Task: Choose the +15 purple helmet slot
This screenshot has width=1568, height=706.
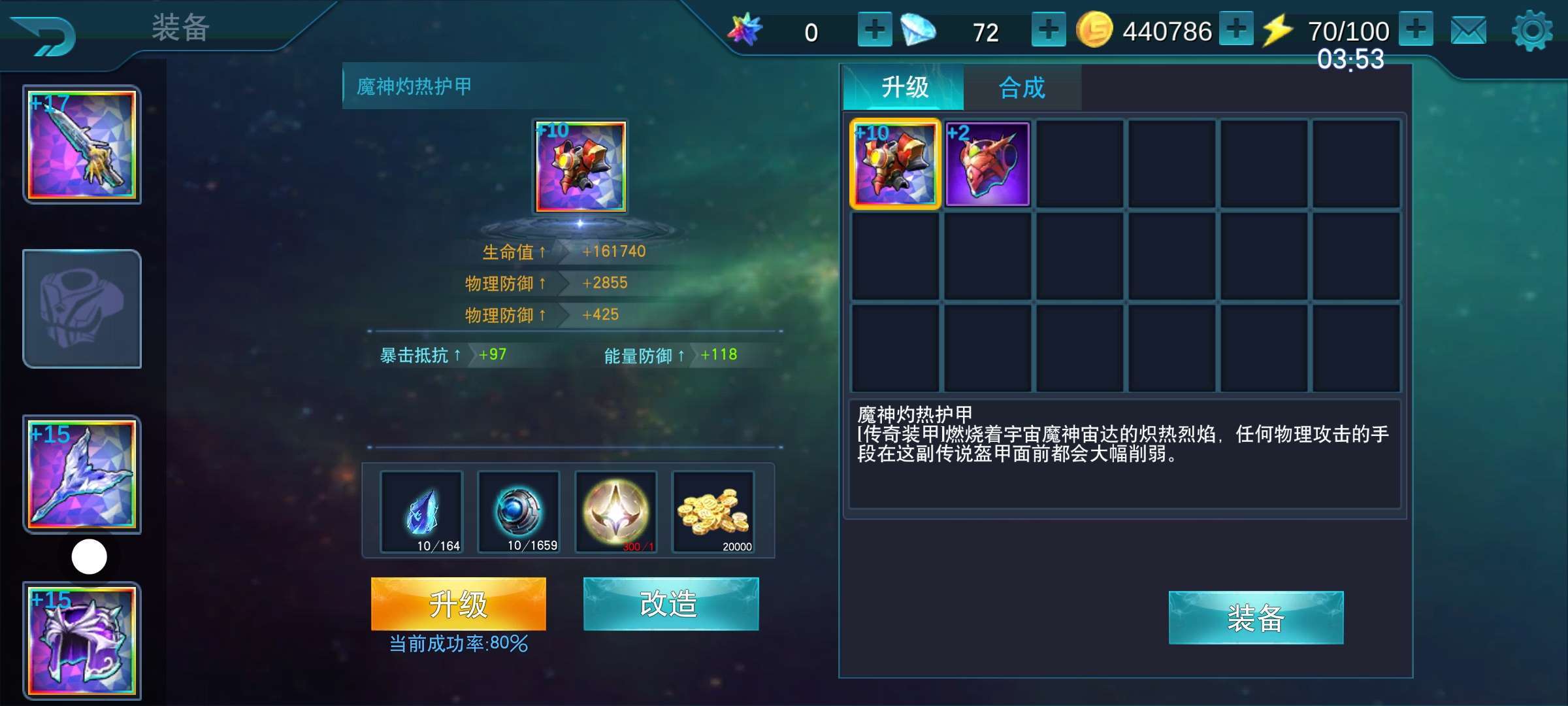Action: 82,641
